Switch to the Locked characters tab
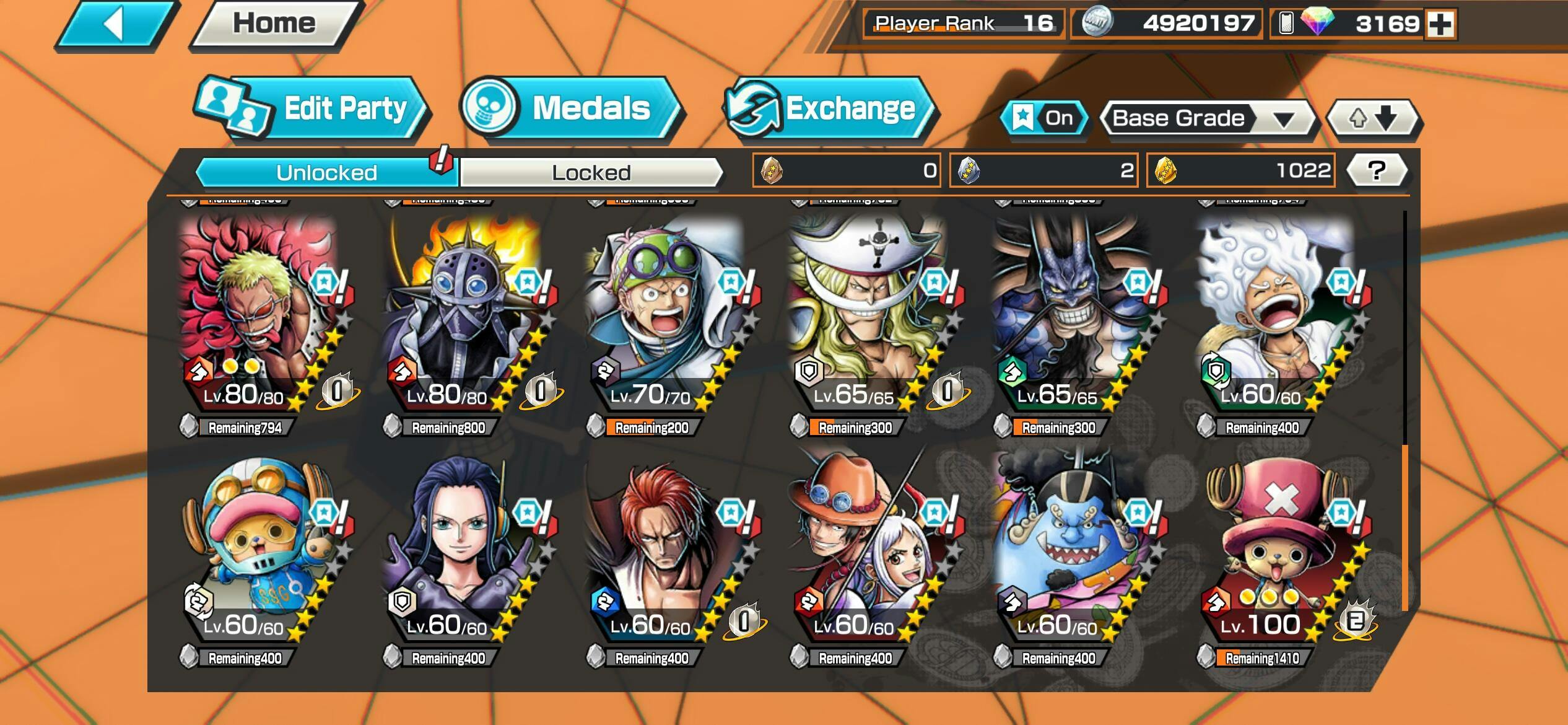The image size is (1568, 725). click(x=591, y=172)
